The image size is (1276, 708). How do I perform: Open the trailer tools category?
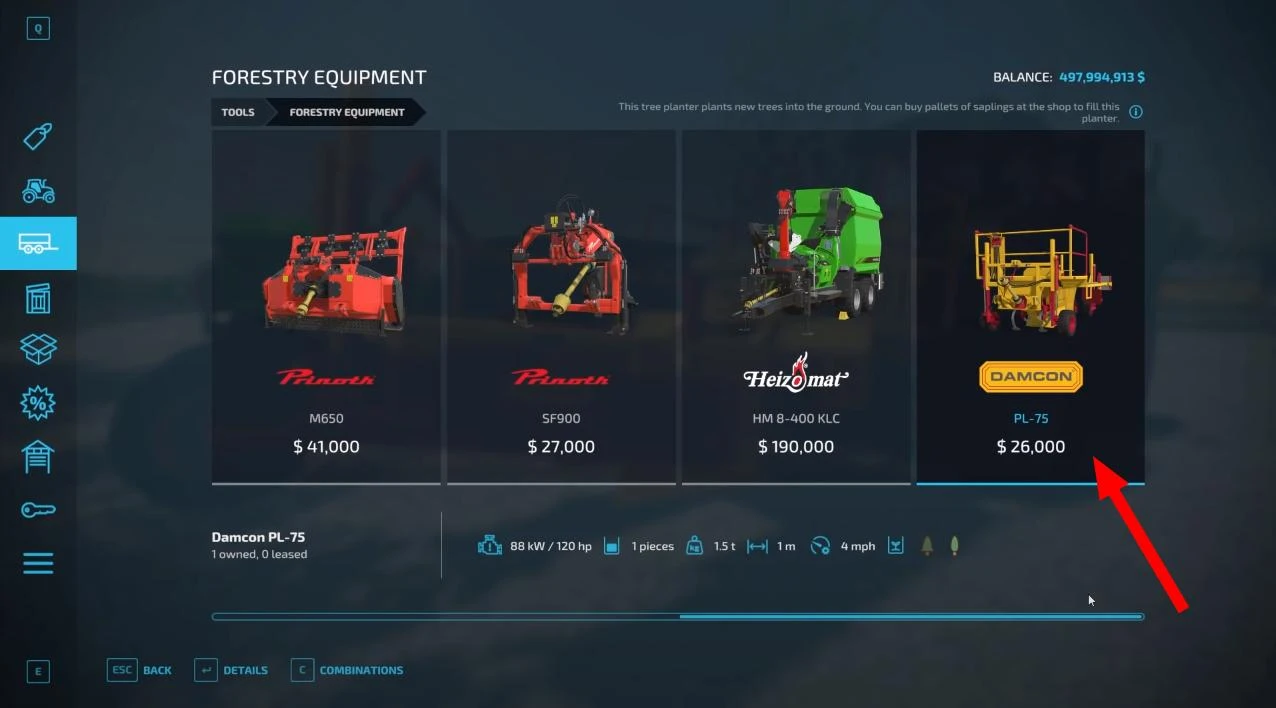[38, 243]
